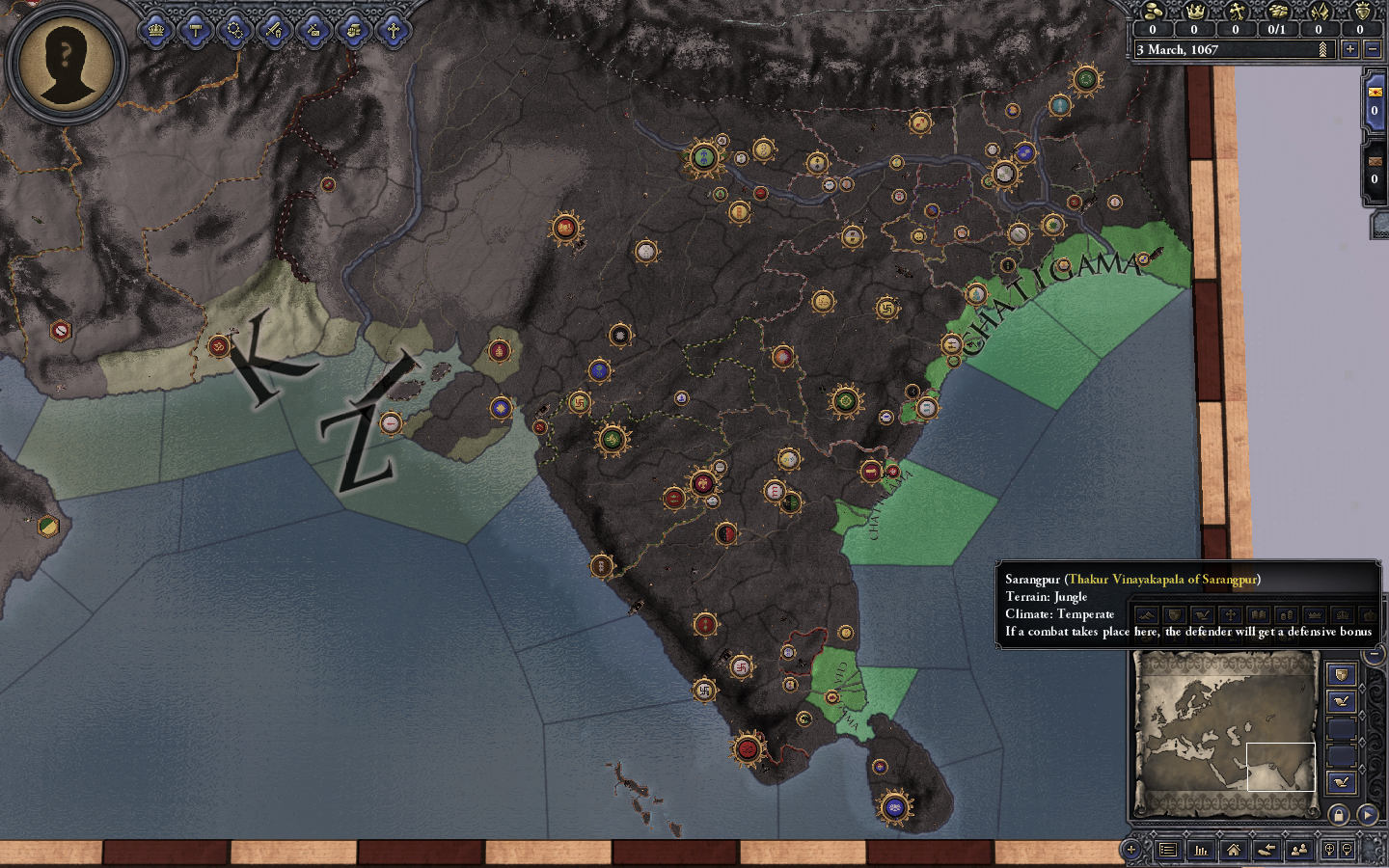Open the sword and helmet tab
The width and height of the screenshot is (1389, 868).
pos(275,31)
